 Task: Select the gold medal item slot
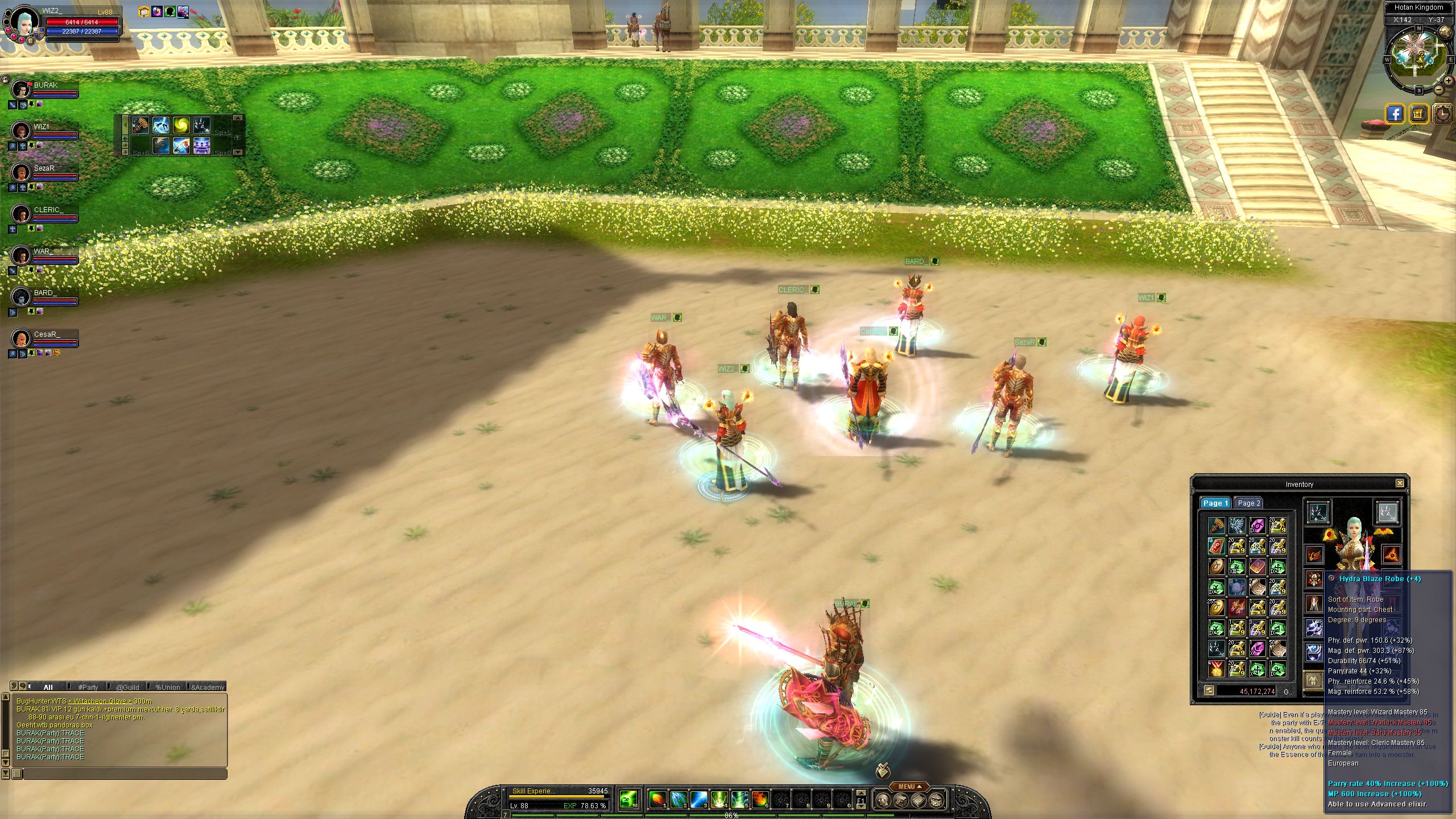pos(1217,668)
